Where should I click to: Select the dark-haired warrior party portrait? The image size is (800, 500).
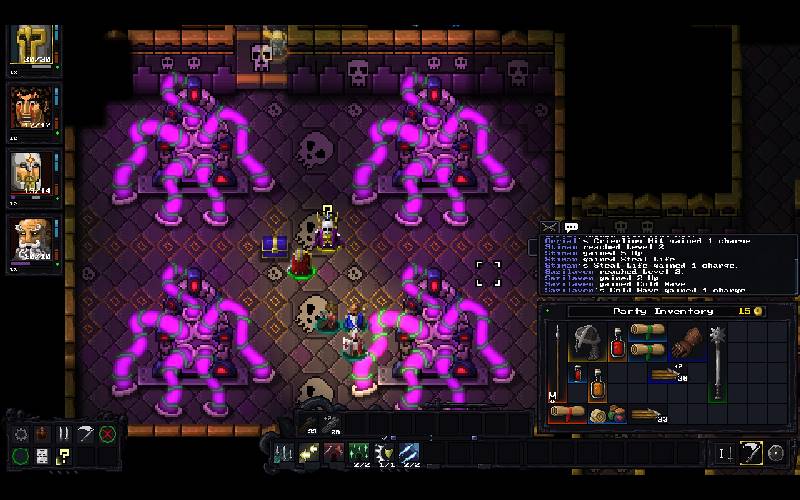(x=32, y=108)
